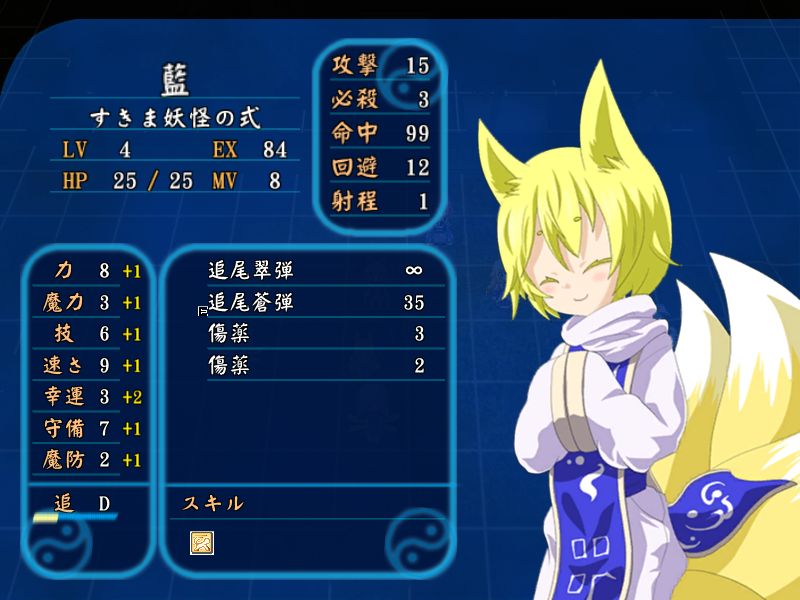Select the 追尾翠弾 weapon entry

(251, 270)
